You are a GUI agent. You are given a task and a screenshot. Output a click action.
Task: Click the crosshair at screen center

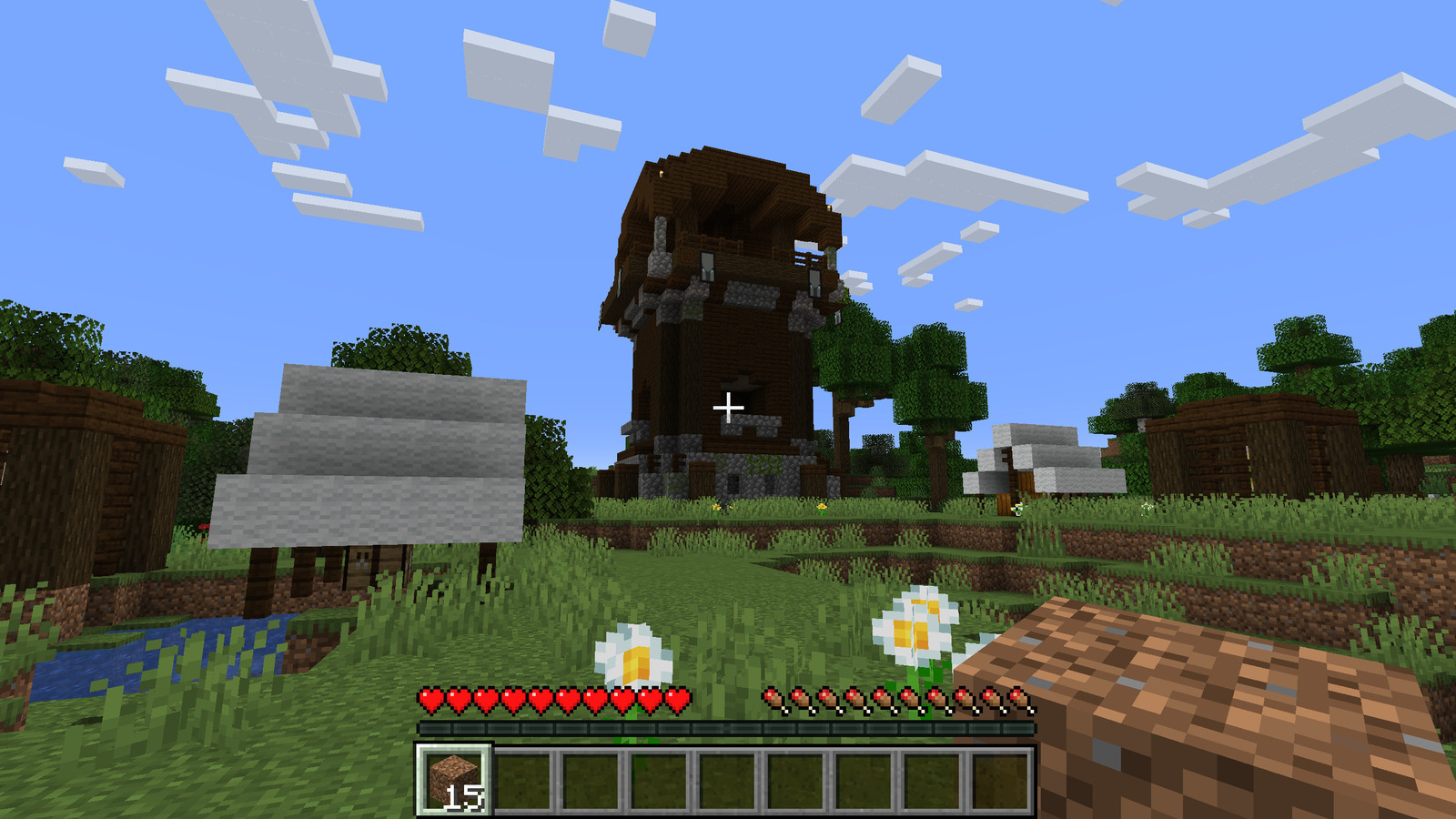pyautogui.click(x=730, y=407)
